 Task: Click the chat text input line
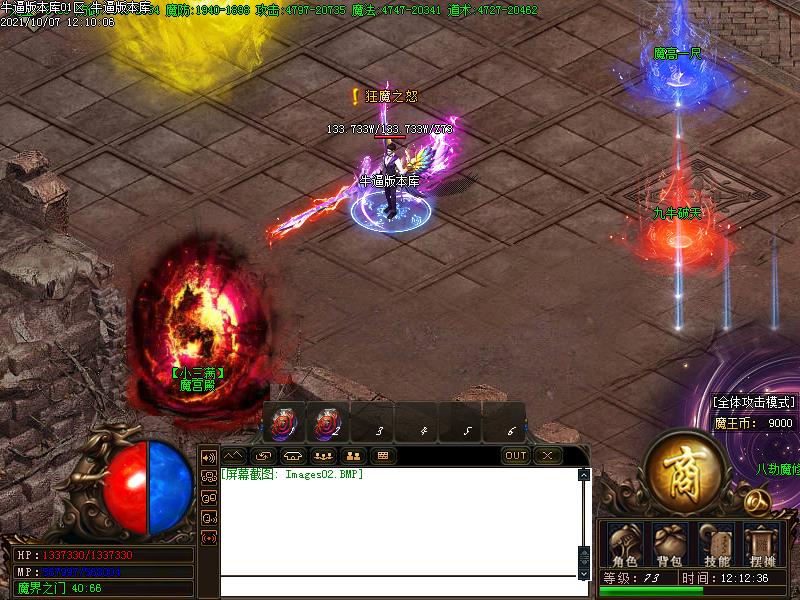click(400, 587)
